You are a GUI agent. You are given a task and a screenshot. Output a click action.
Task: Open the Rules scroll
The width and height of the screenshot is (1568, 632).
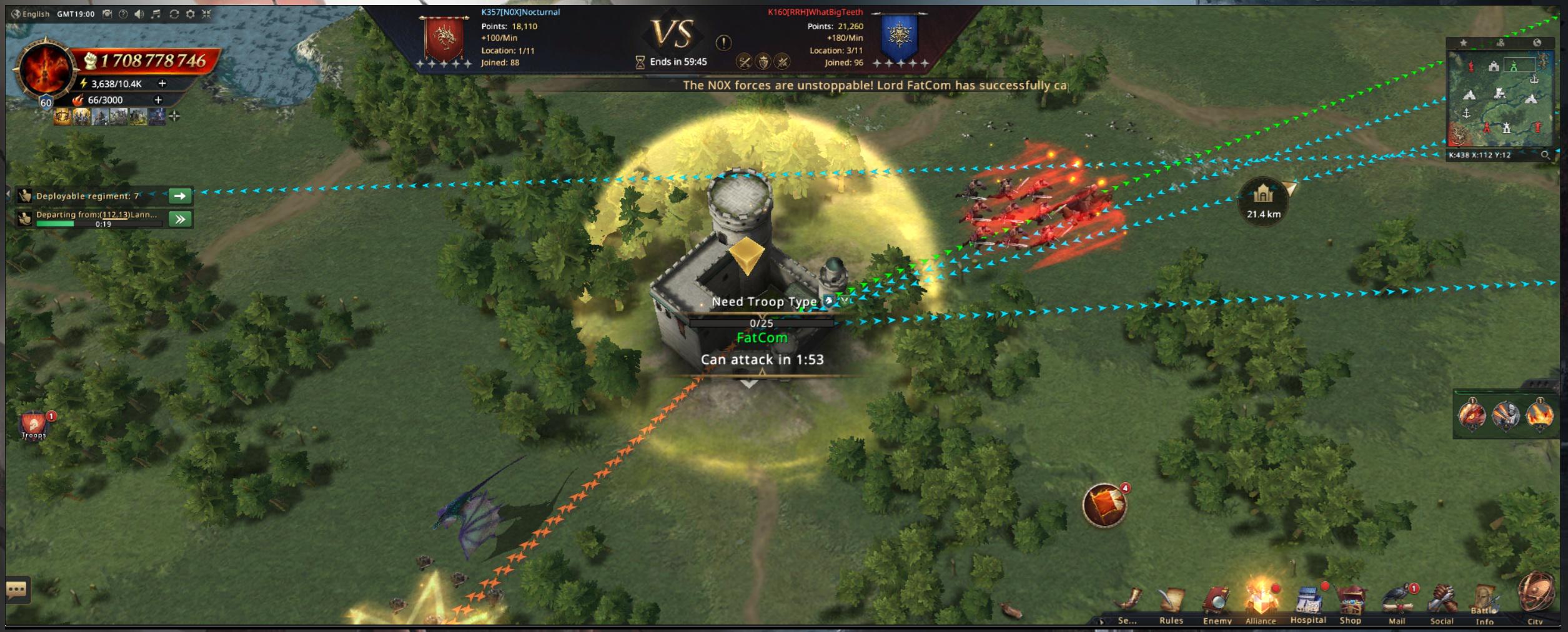click(1171, 603)
